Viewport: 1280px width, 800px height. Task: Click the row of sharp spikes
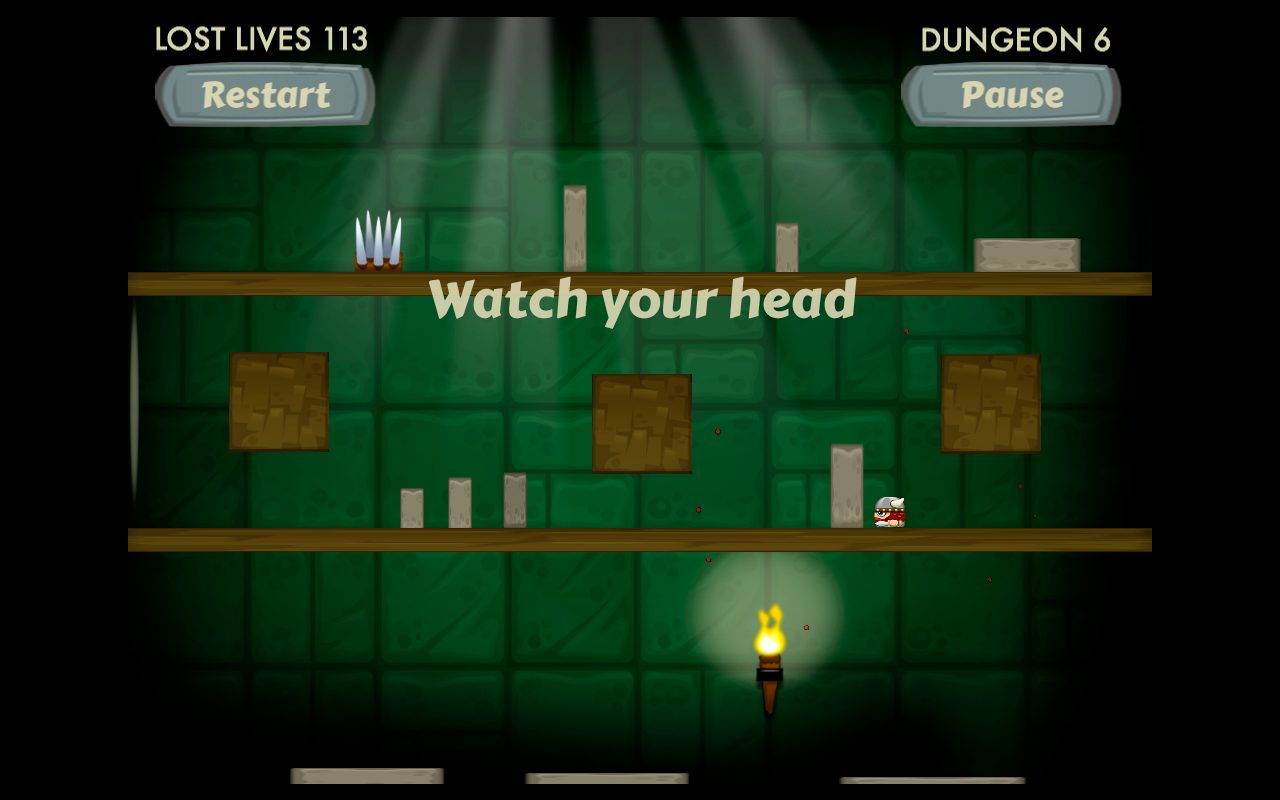380,240
